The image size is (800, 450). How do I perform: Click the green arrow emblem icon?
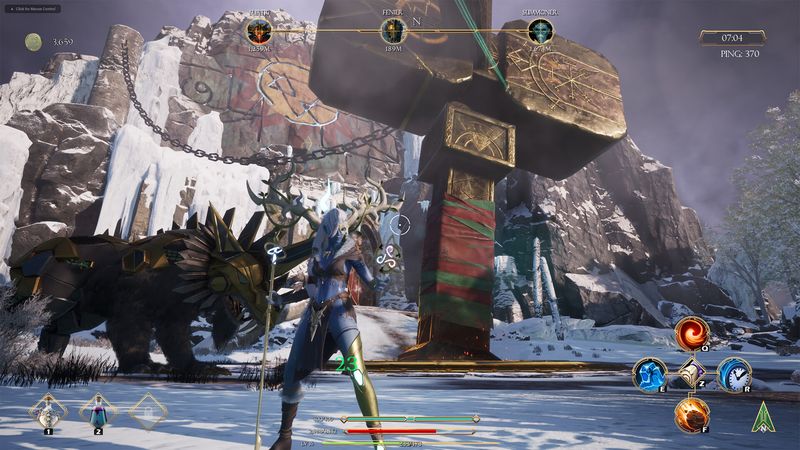click(x=764, y=416)
